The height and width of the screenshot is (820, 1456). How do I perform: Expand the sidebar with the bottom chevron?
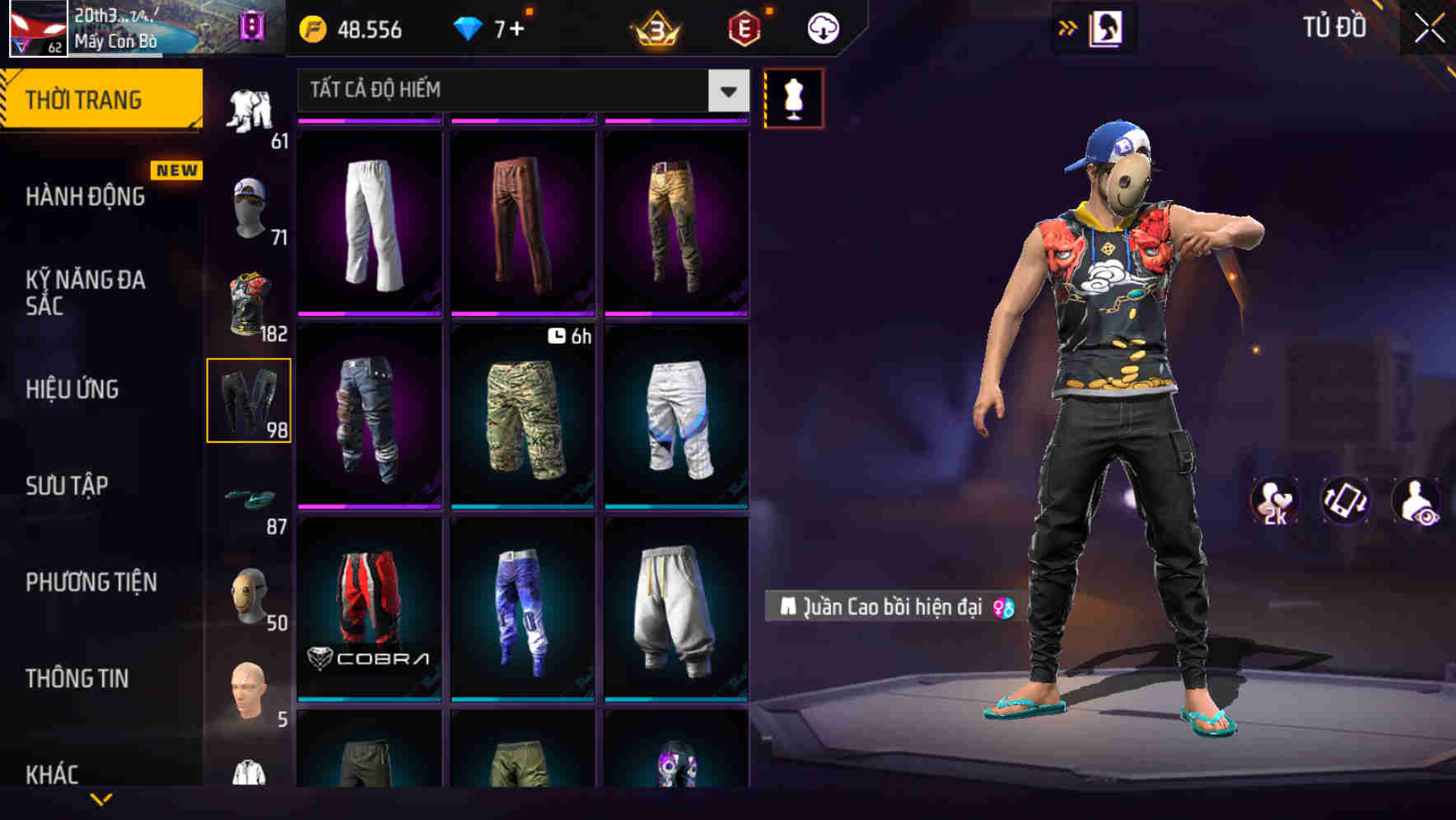(x=101, y=800)
